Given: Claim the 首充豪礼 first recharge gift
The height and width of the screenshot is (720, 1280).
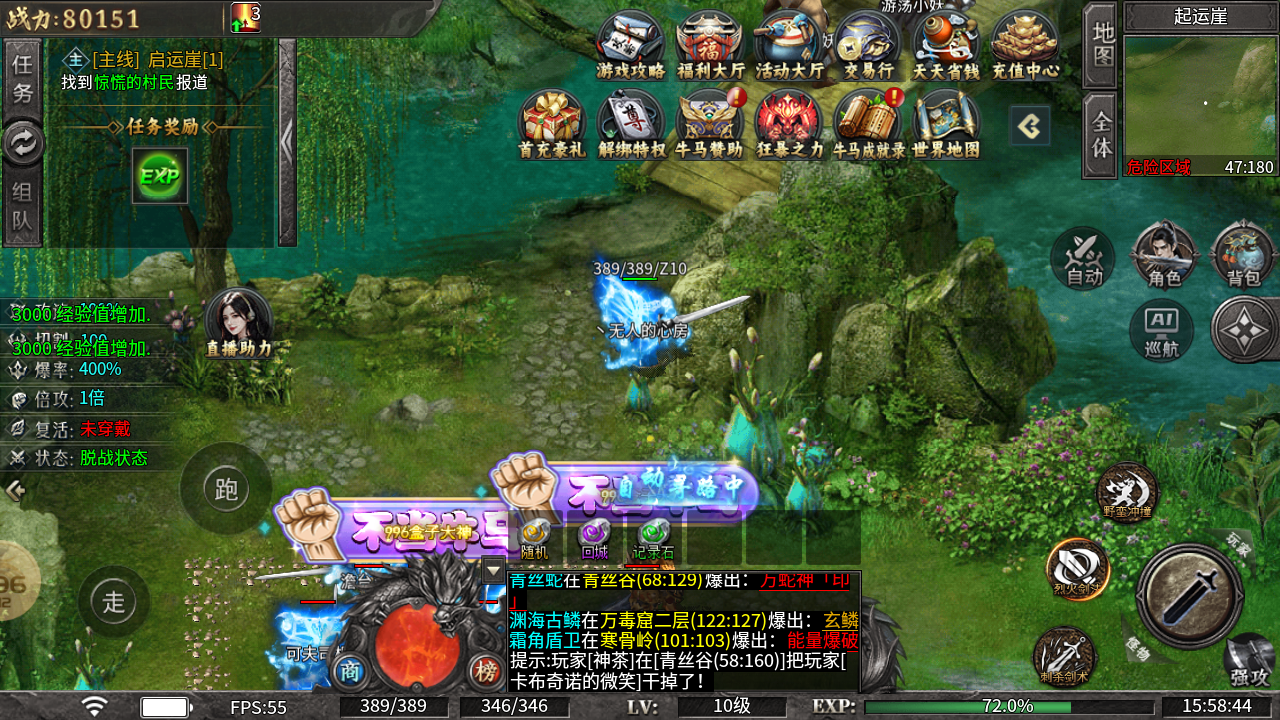Looking at the screenshot, I should [x=551, y=124].
